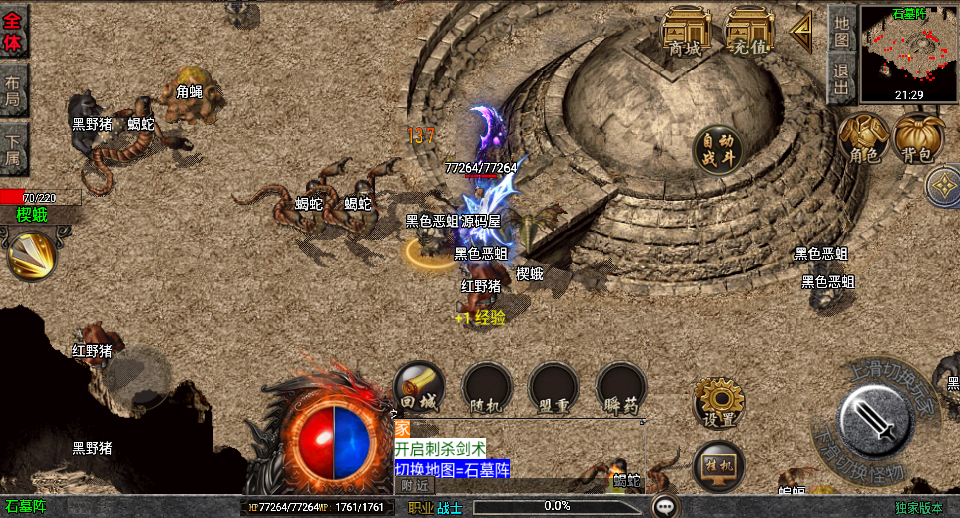Toggle 挂机 idle mode
Screen dimensions: 960x518
[719, 466]
